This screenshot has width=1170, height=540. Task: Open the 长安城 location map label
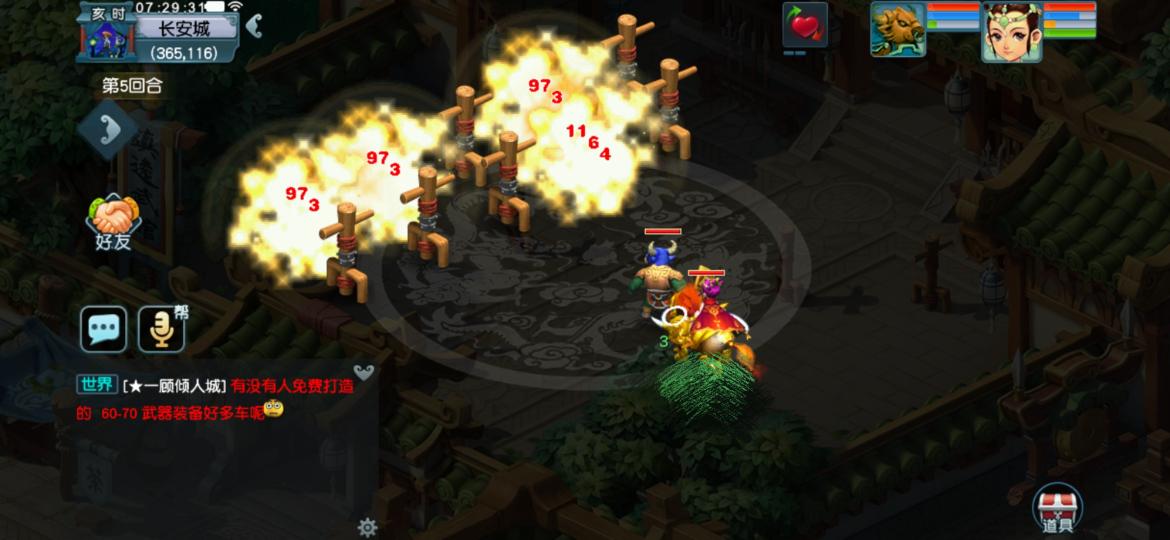186,28
